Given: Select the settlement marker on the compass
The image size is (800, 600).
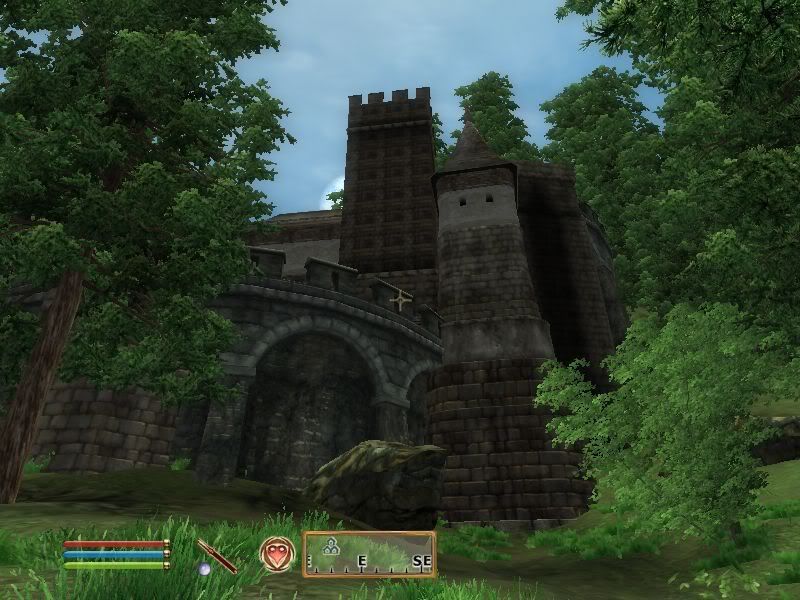Looking at the screenshot, I should [x=331, y=545].
